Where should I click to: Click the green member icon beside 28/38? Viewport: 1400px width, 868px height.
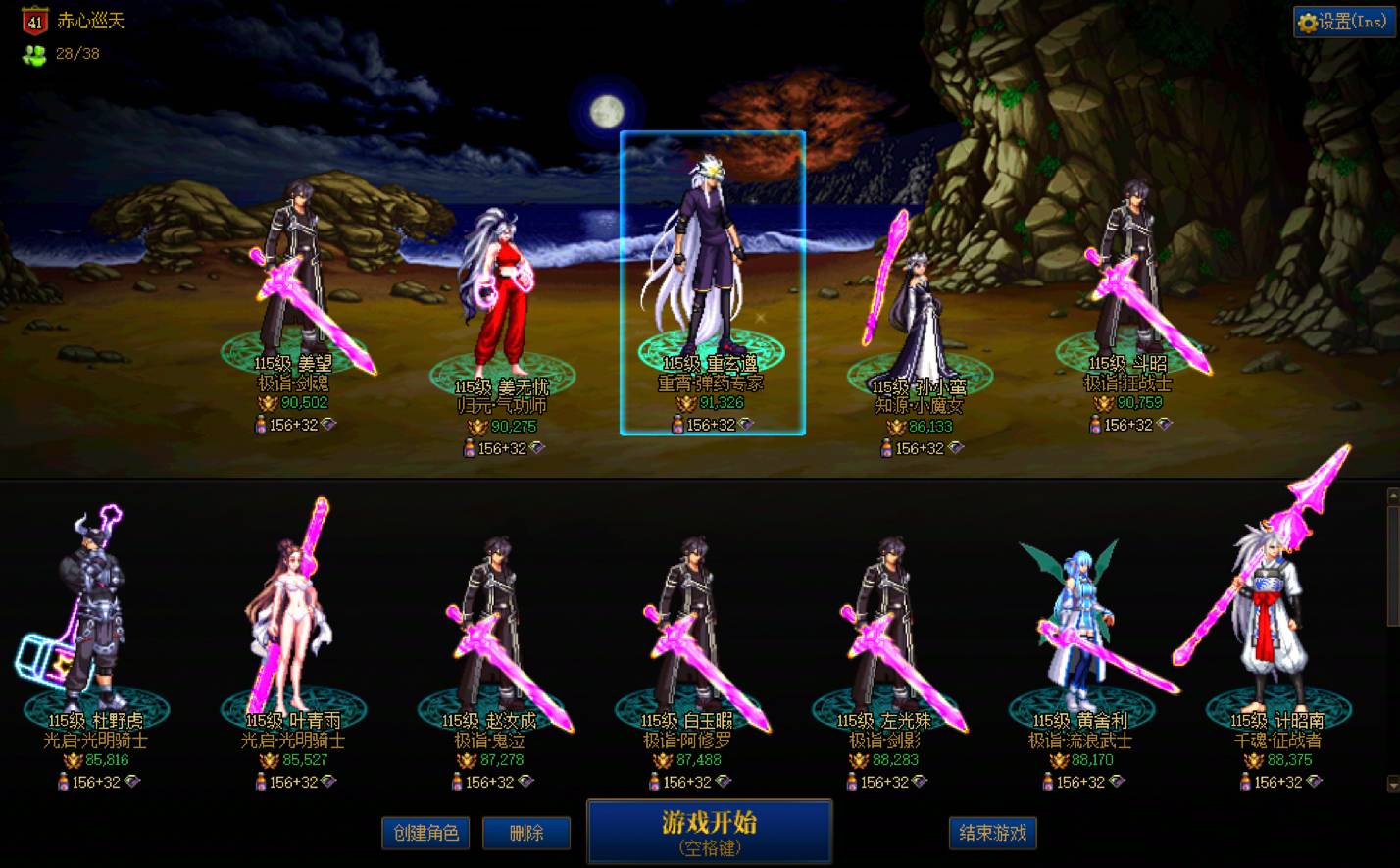tap(35, 55)
